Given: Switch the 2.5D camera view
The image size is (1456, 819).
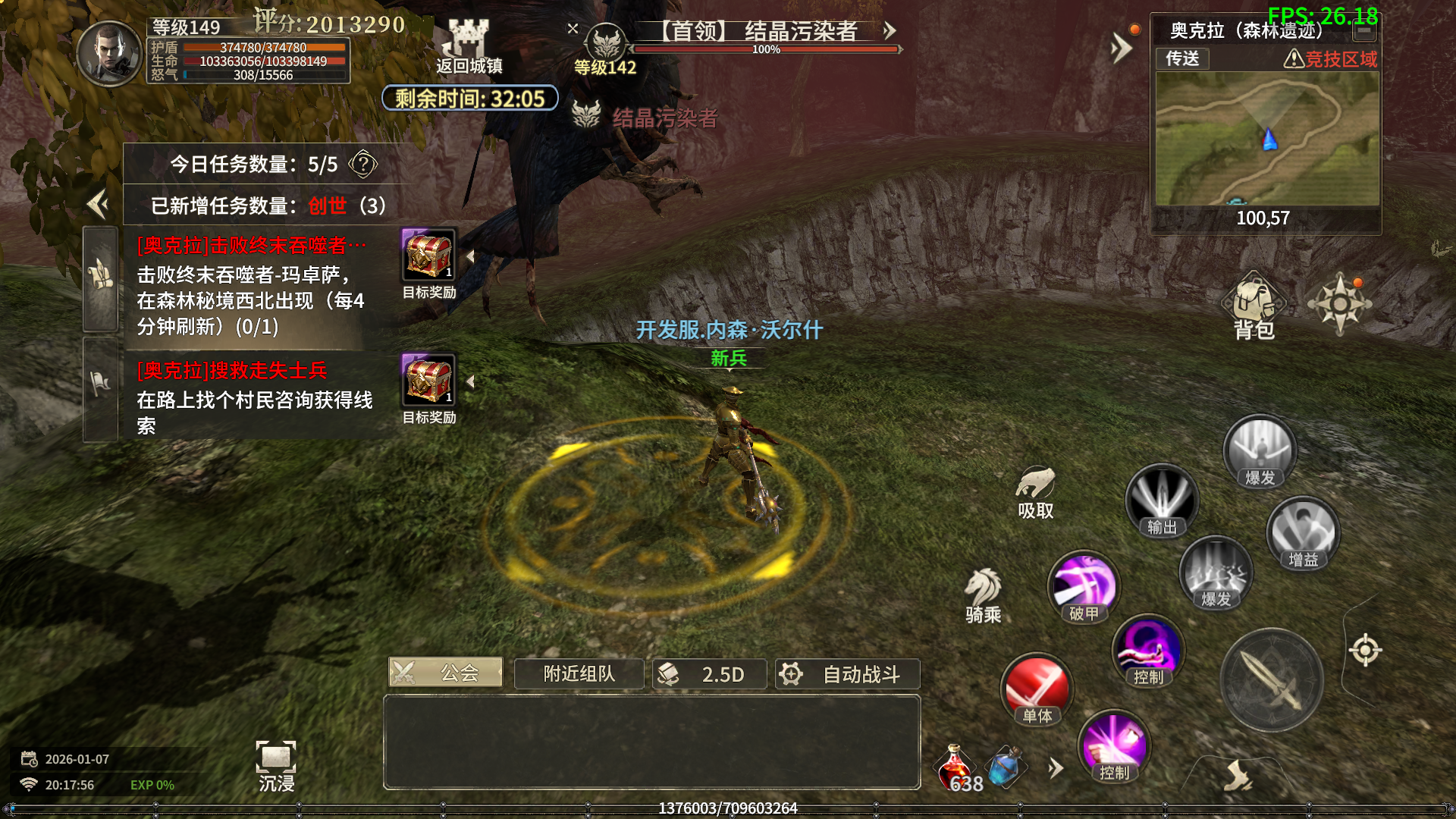Looking at the screenshot, I should click(709, 673).
